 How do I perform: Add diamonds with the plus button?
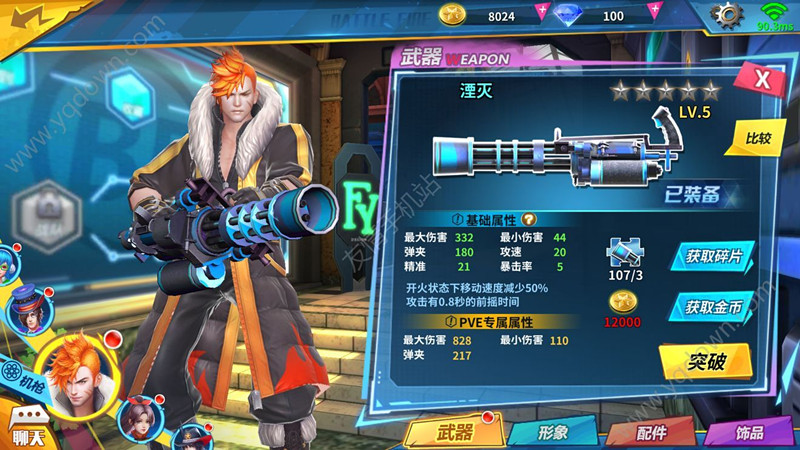[x=654, y=14]
